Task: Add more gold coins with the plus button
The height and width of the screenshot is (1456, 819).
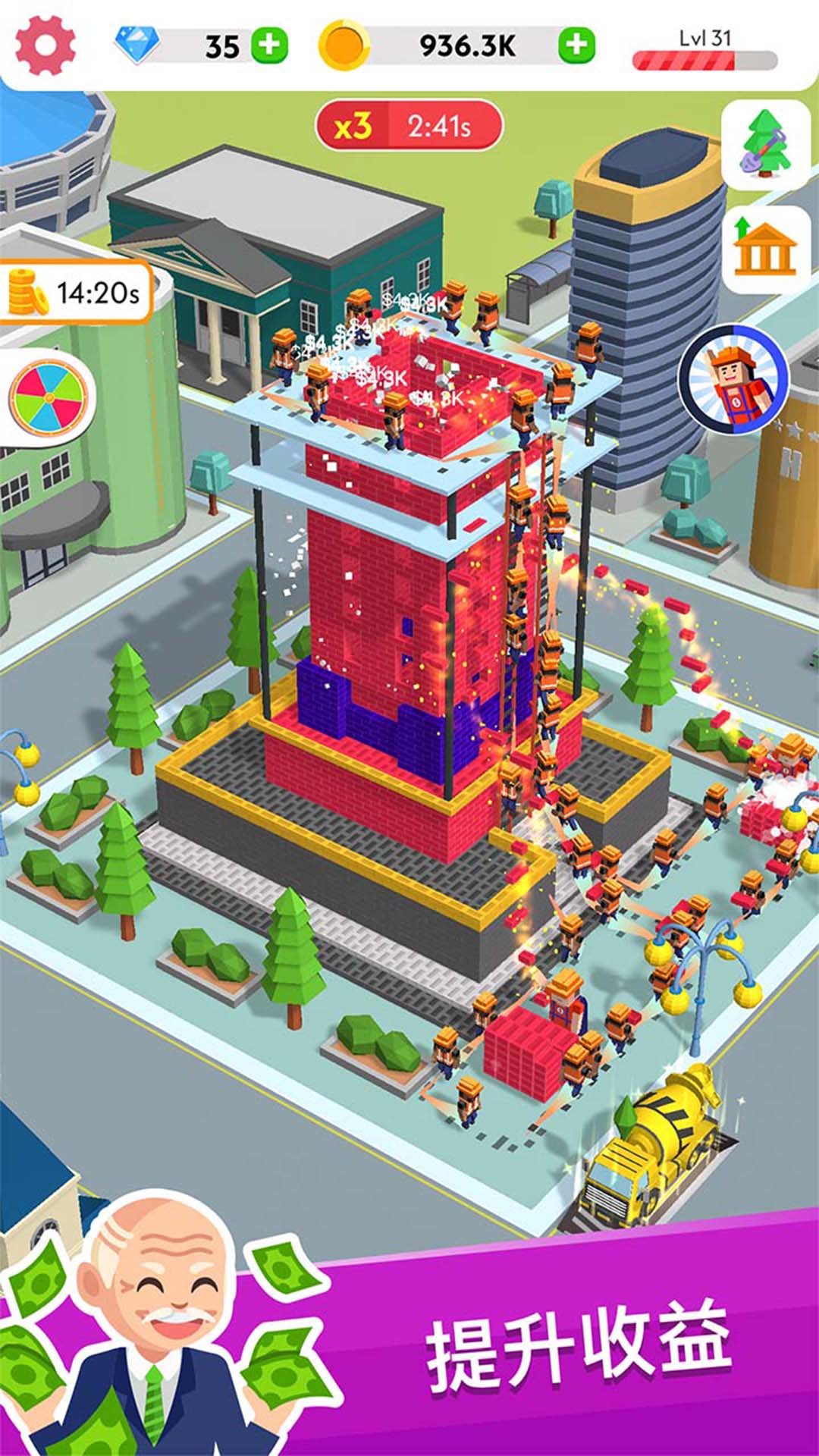Action: (x=576, y=45)
